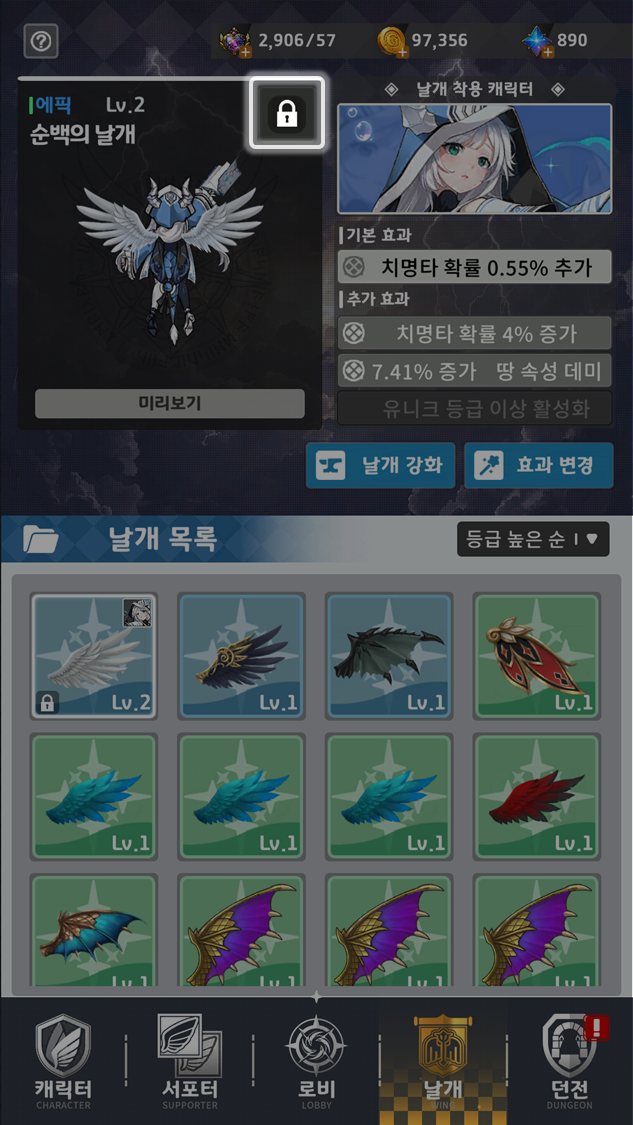This screenshot has width=633, height=1125.
Task: Switch to the 서포터 Supporter tab
Action: [x=190, y=1062]
